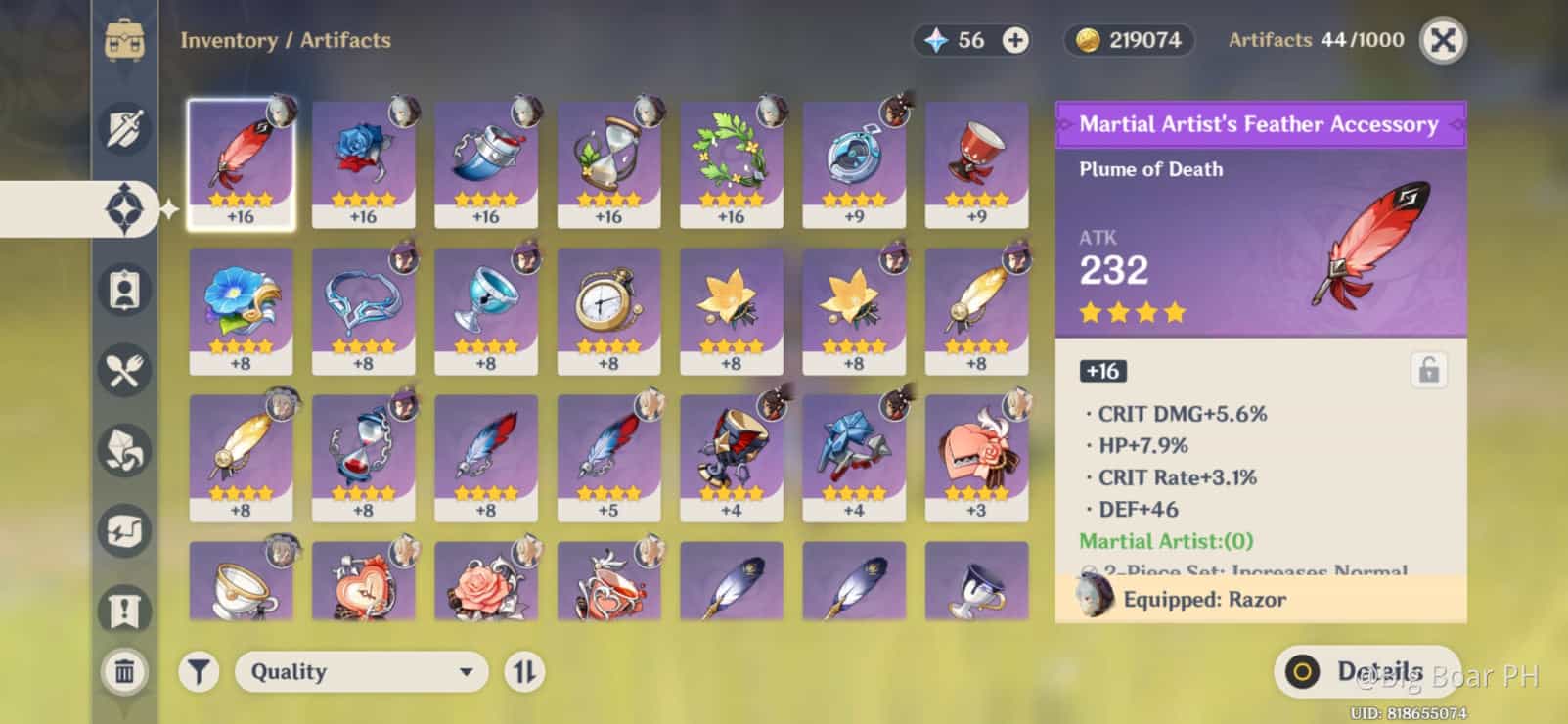Open the Details of selected artifact
This screenshot has width=1568, height=724.
(1366, 671)
